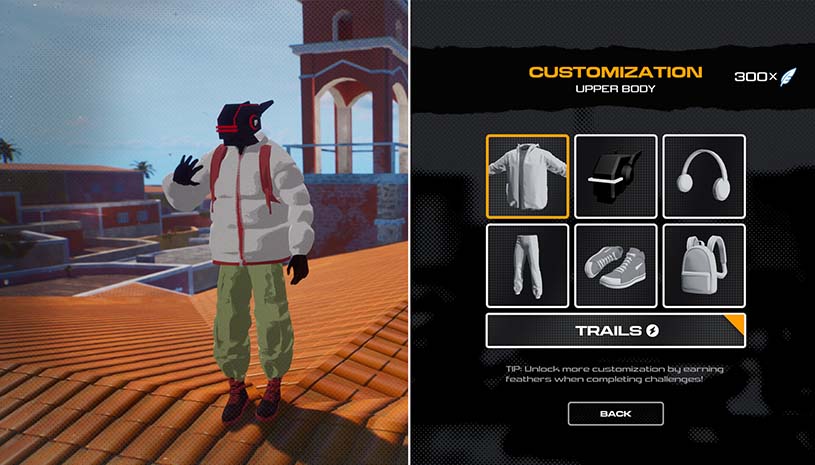The image size is (815, 465).
Task: Pick the sneakers footwear slot
Action: tap(616, 265)
